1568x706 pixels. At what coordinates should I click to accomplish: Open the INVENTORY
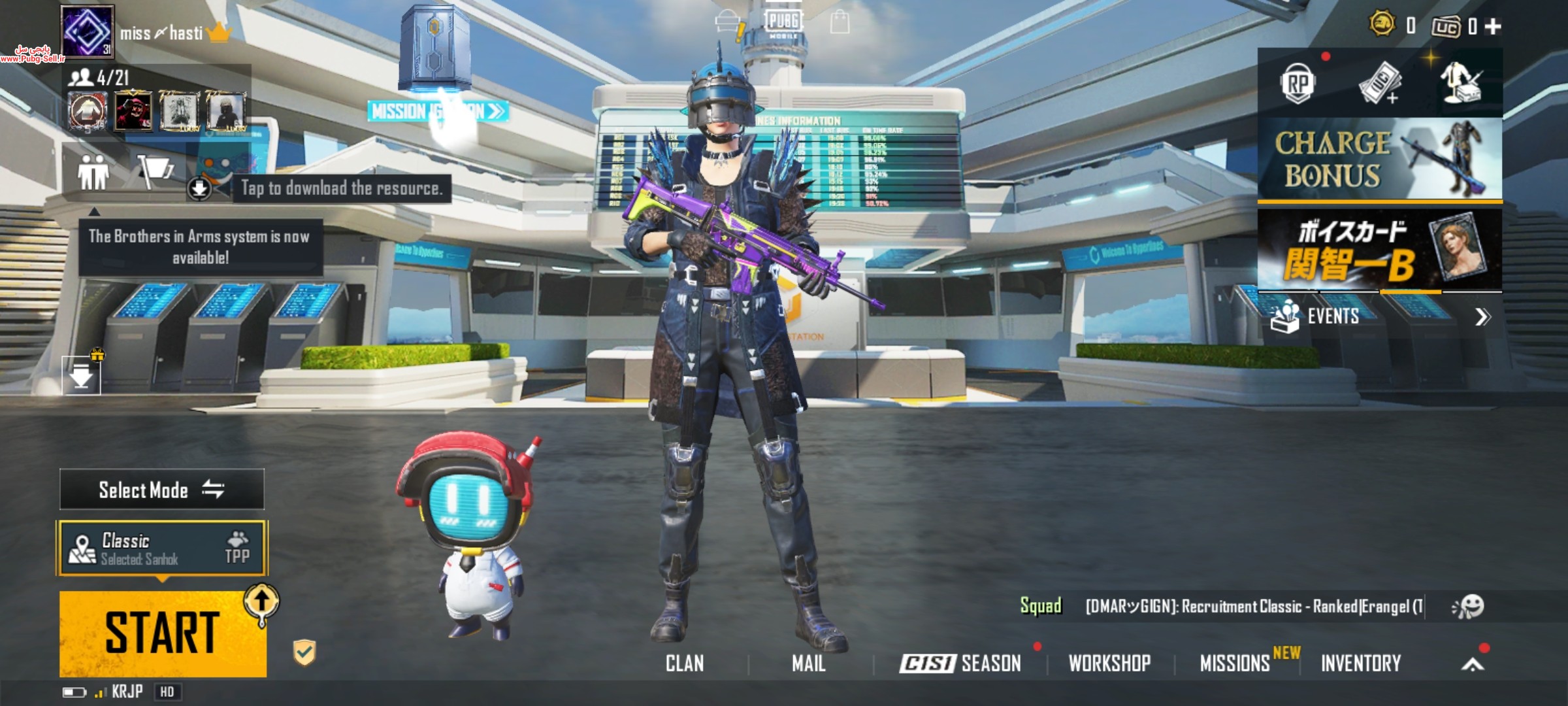pyautogui.click(x=1361, y=664)
